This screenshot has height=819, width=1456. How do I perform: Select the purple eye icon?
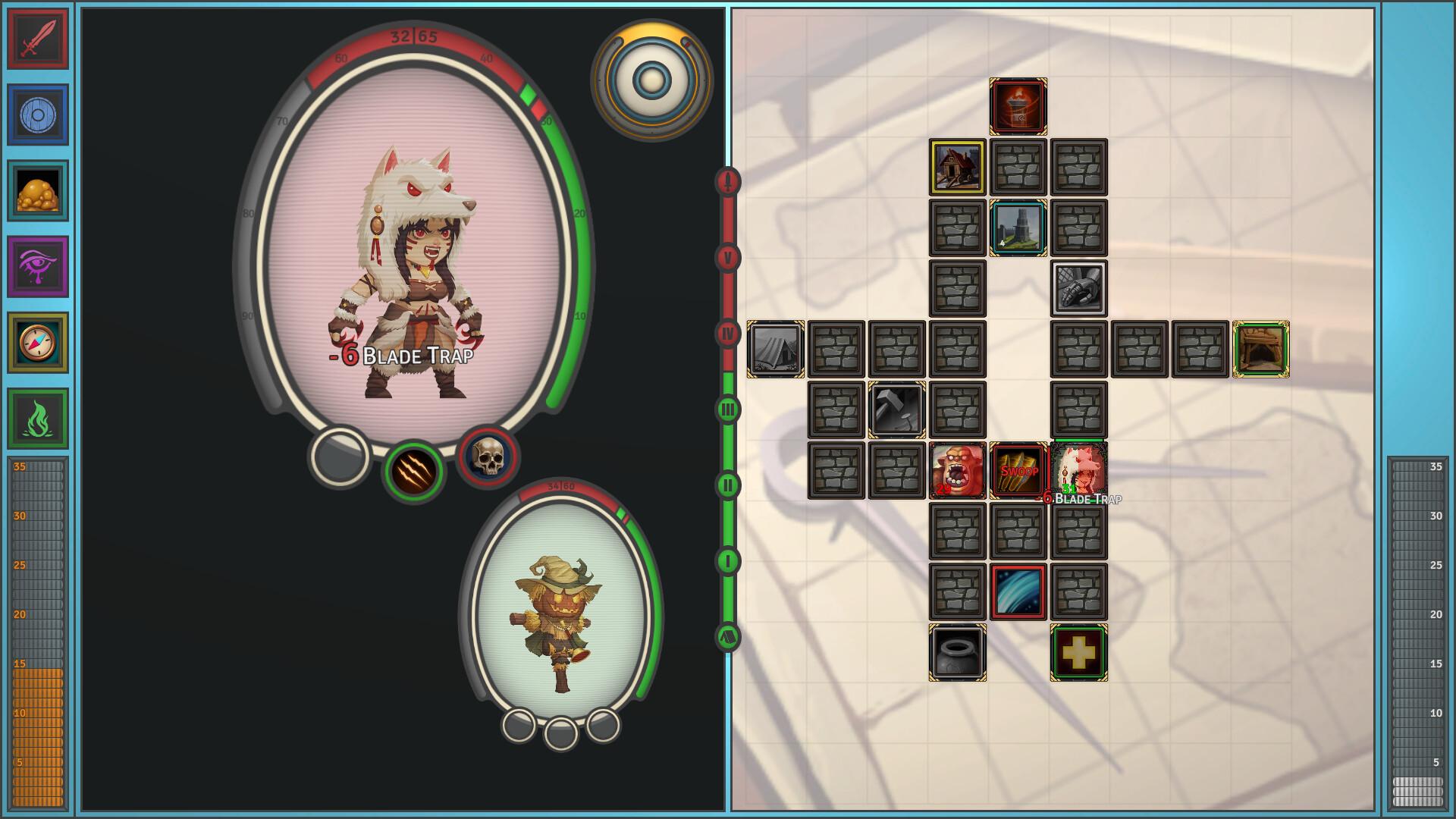tap(38, 266)
